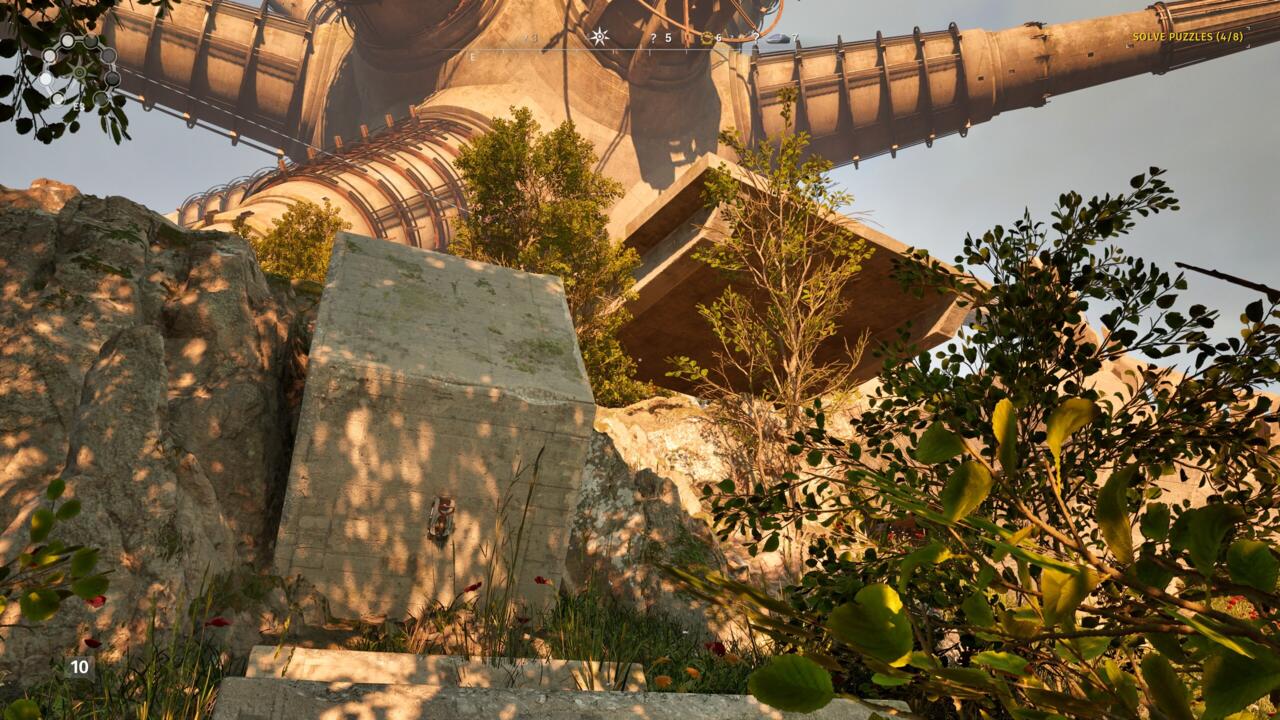Select the gold puzzle marker 6

tap(707, 38)
